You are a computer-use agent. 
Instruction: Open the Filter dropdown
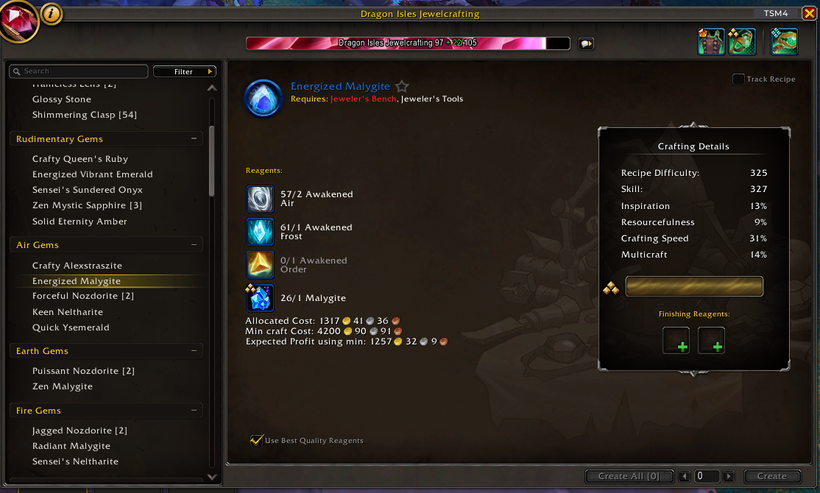click(x=185, y=71)
